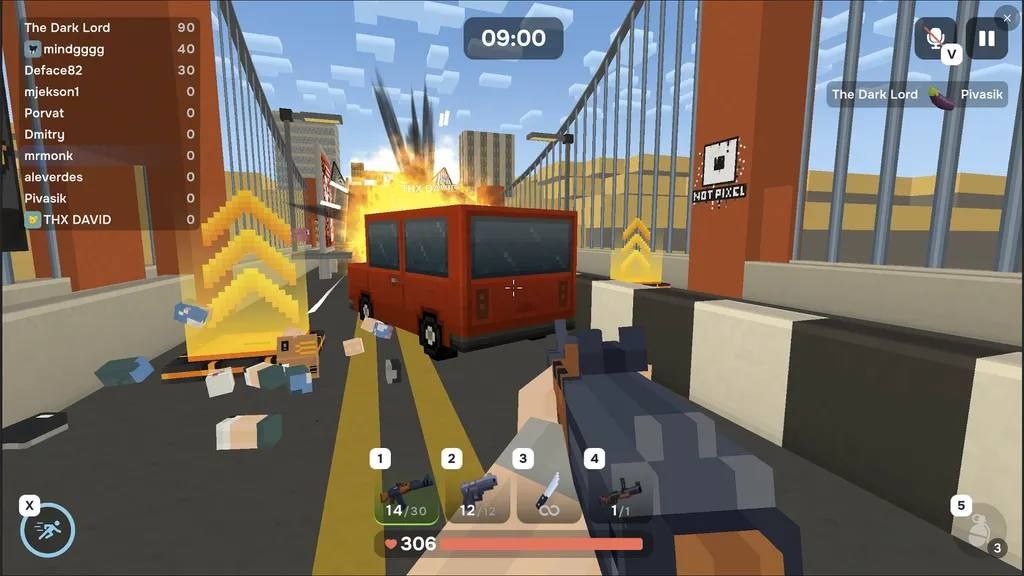Equip the knife in slot 3
The width and height of the screenshot is (1024, 576).
549,497
